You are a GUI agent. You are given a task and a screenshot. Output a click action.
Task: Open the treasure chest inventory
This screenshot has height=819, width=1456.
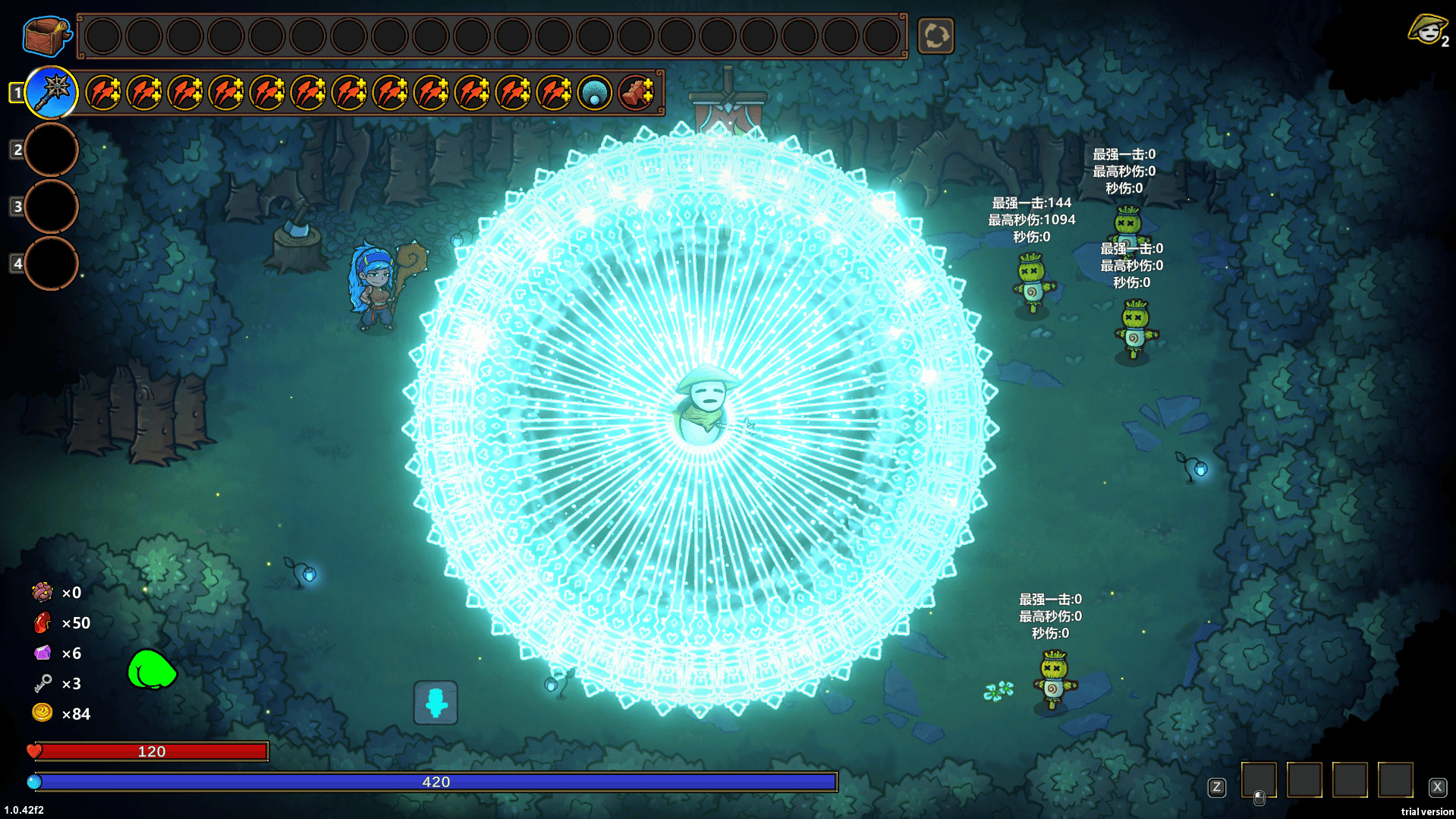point(46,36)
